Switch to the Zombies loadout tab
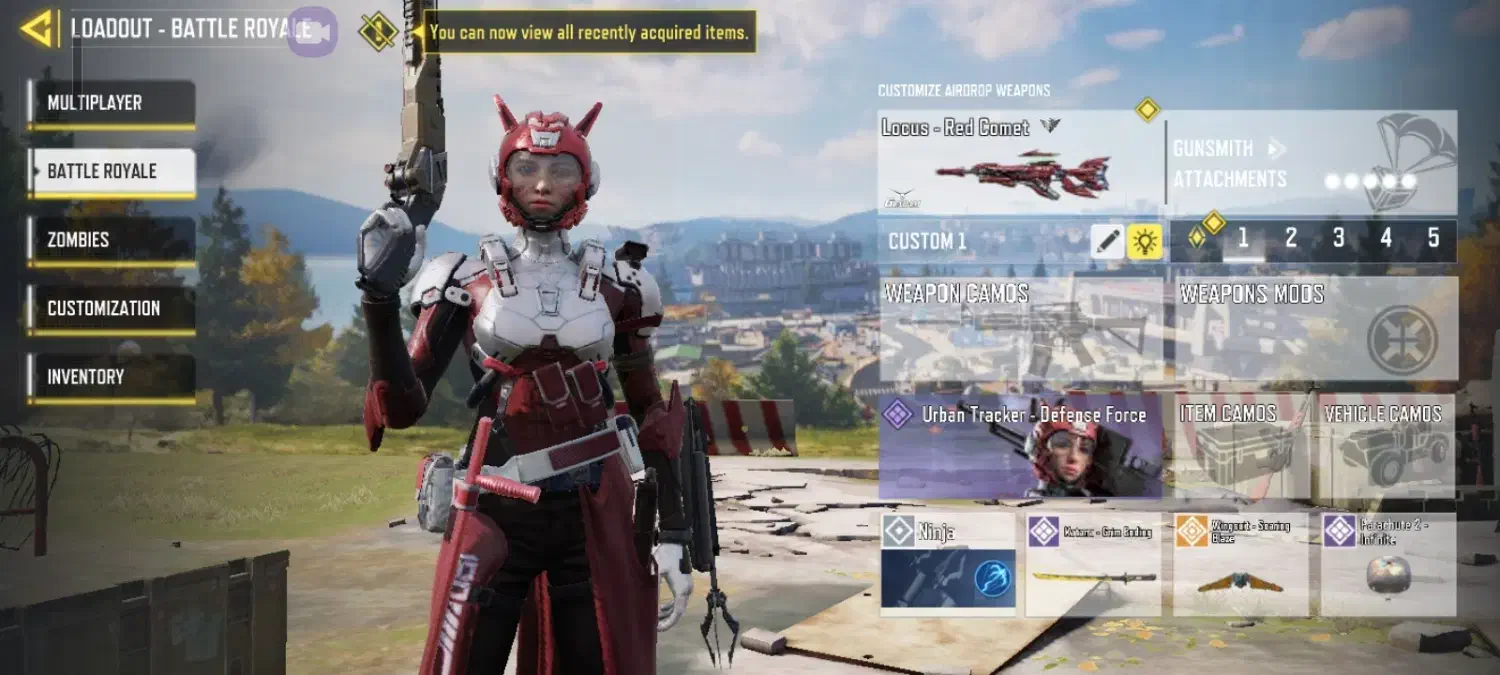This screenshot has height=675, width=1500. pos(111,241)
